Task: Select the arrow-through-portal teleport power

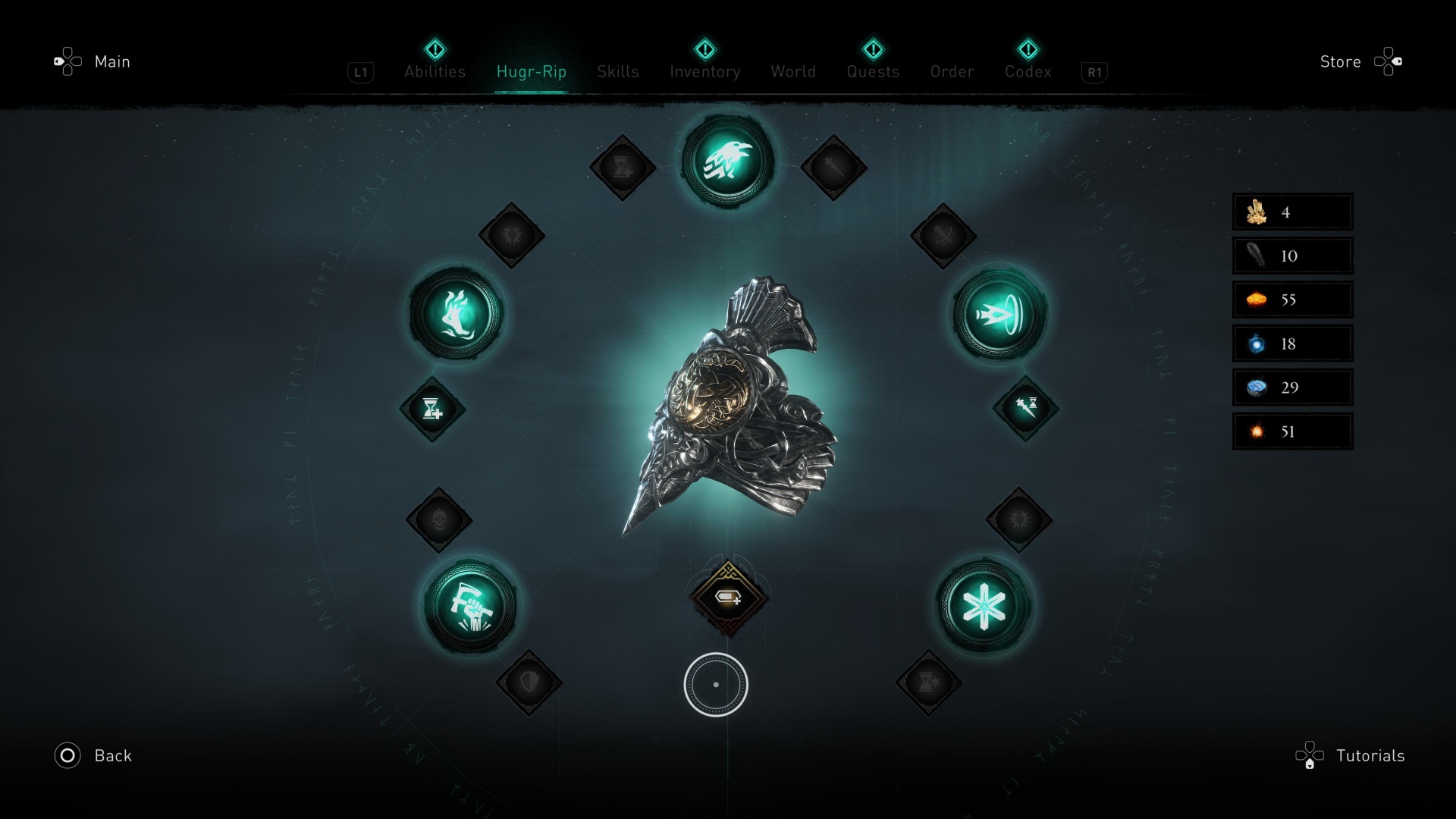Action: point(1000,313)
